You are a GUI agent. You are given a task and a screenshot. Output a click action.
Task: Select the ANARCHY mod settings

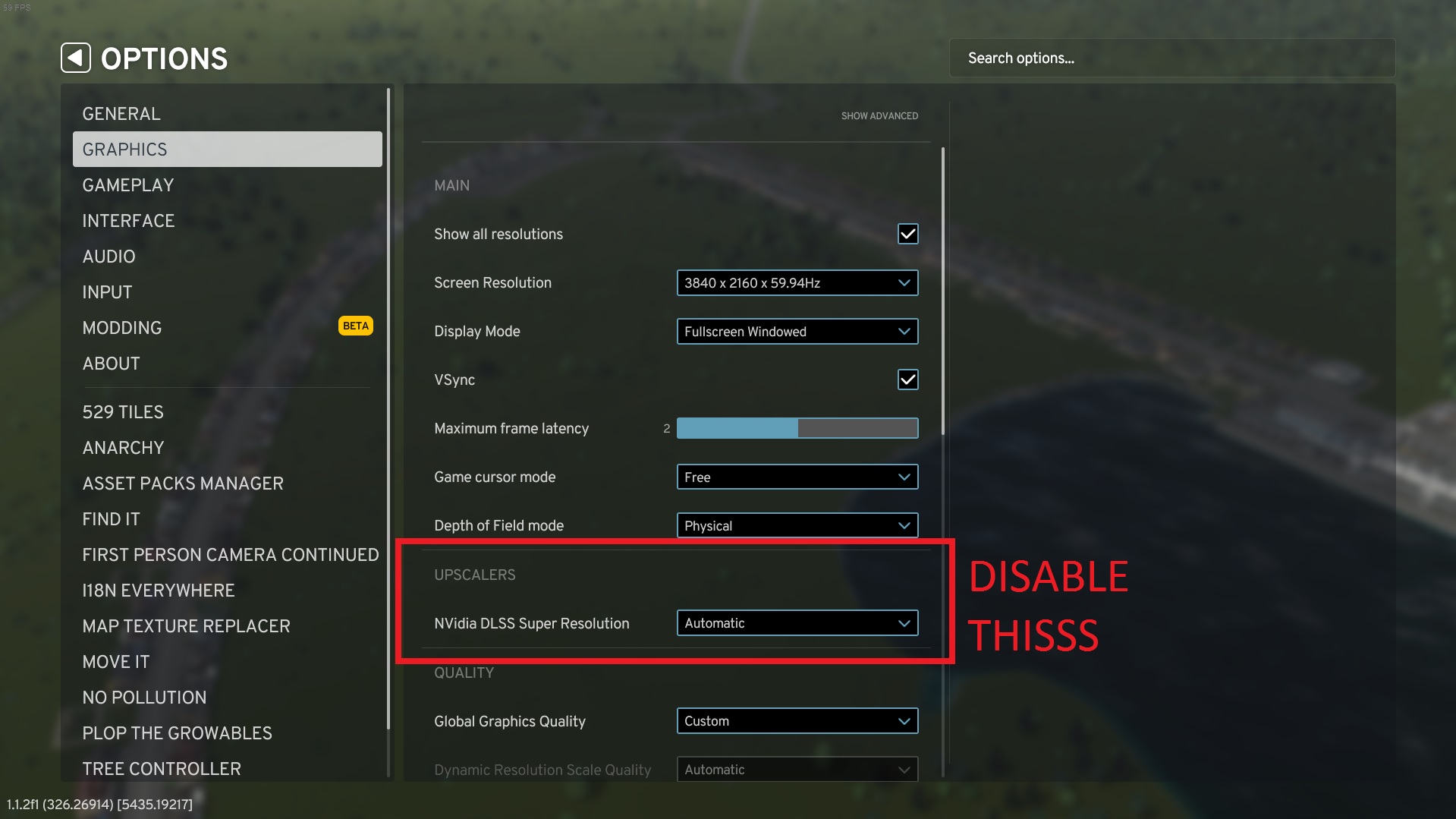(123, 447)
